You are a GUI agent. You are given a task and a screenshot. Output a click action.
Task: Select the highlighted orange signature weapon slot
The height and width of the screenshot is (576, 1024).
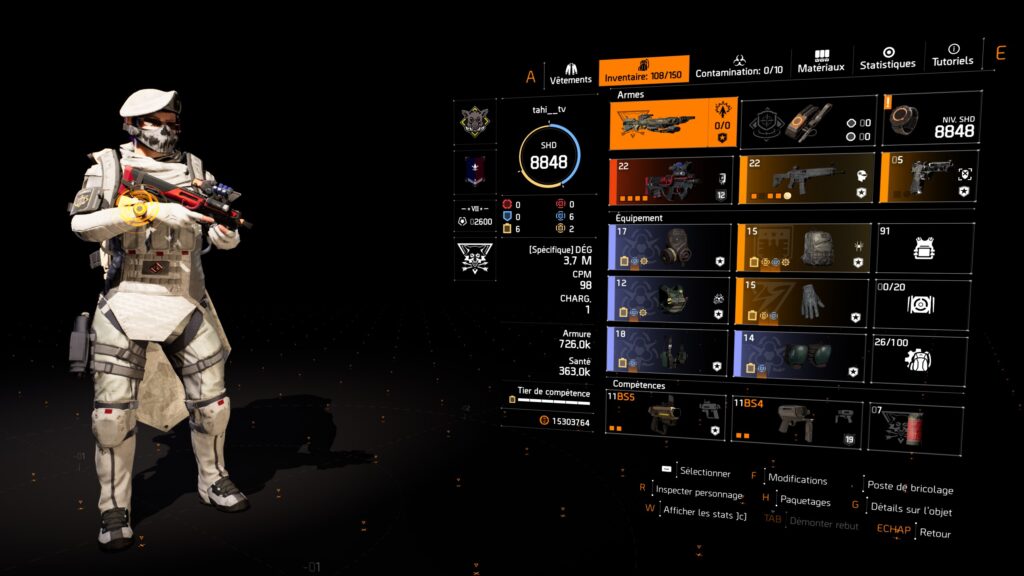click(673, 124)
